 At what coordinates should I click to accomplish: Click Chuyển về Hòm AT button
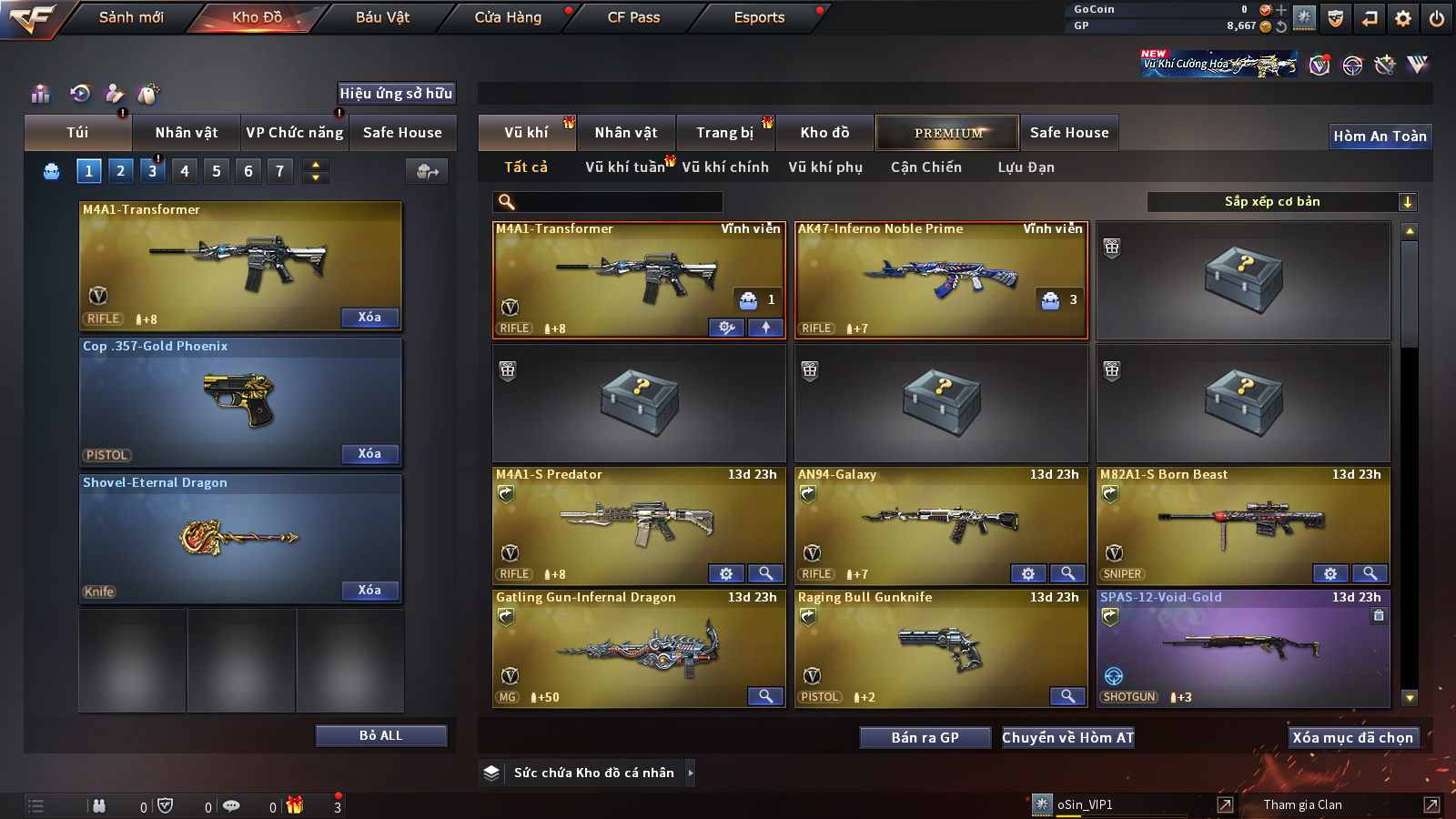click(x=1067, y=738)
